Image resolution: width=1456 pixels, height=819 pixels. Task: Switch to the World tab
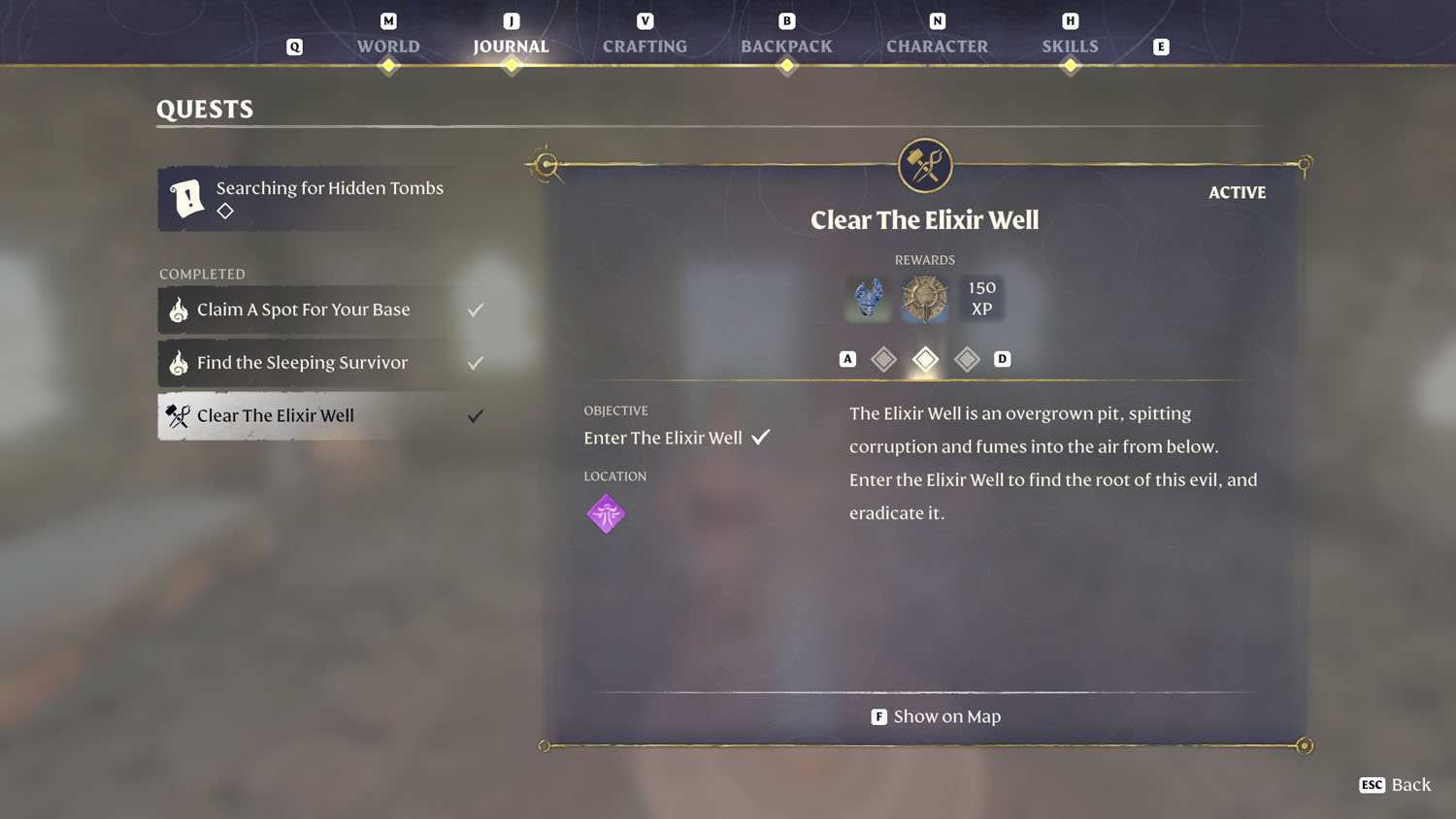point(387,46)
